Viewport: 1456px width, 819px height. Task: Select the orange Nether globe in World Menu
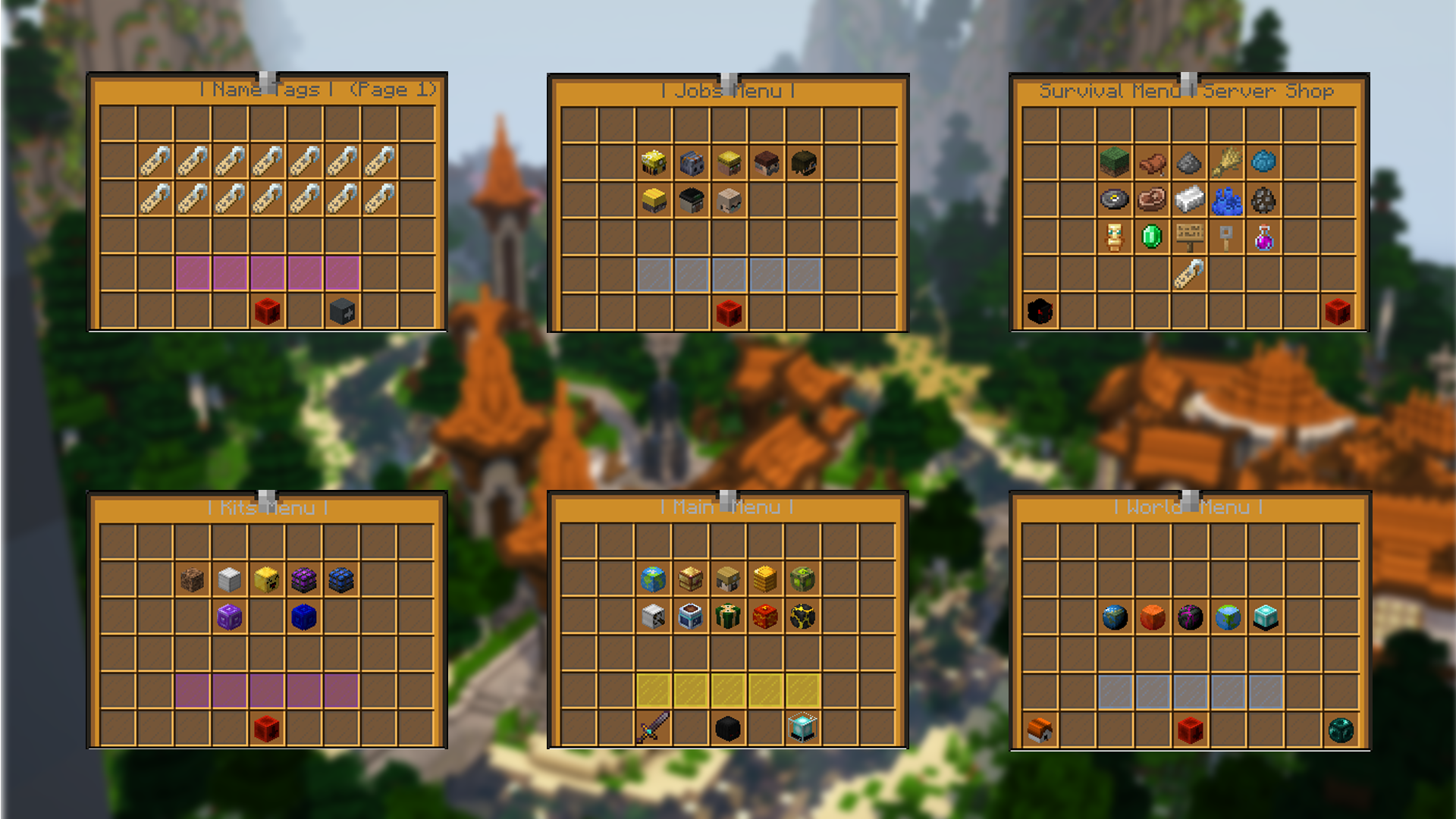pyautogui.click(x=1152, y=617)
